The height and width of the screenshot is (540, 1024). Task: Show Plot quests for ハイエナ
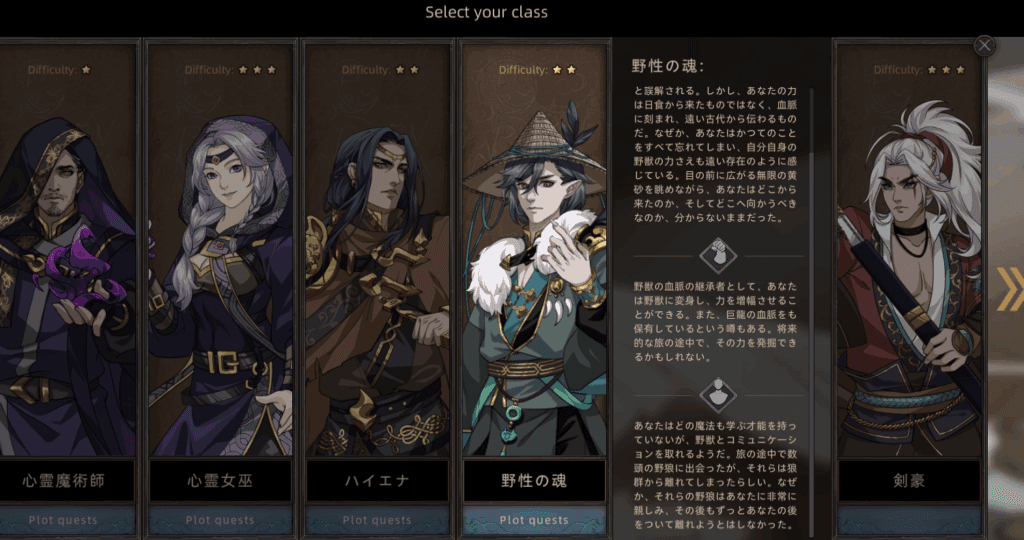click(x=377, y=520)
